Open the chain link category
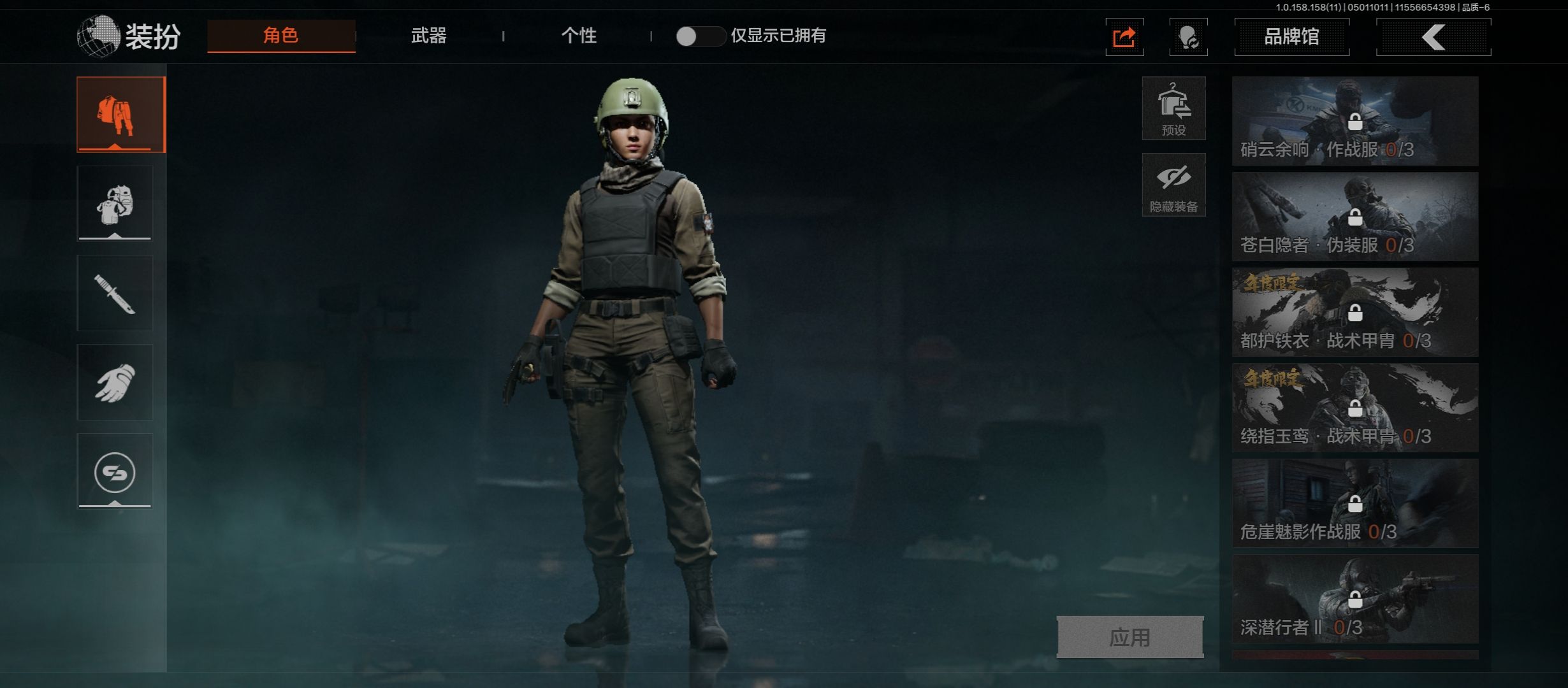 point(115,471)
